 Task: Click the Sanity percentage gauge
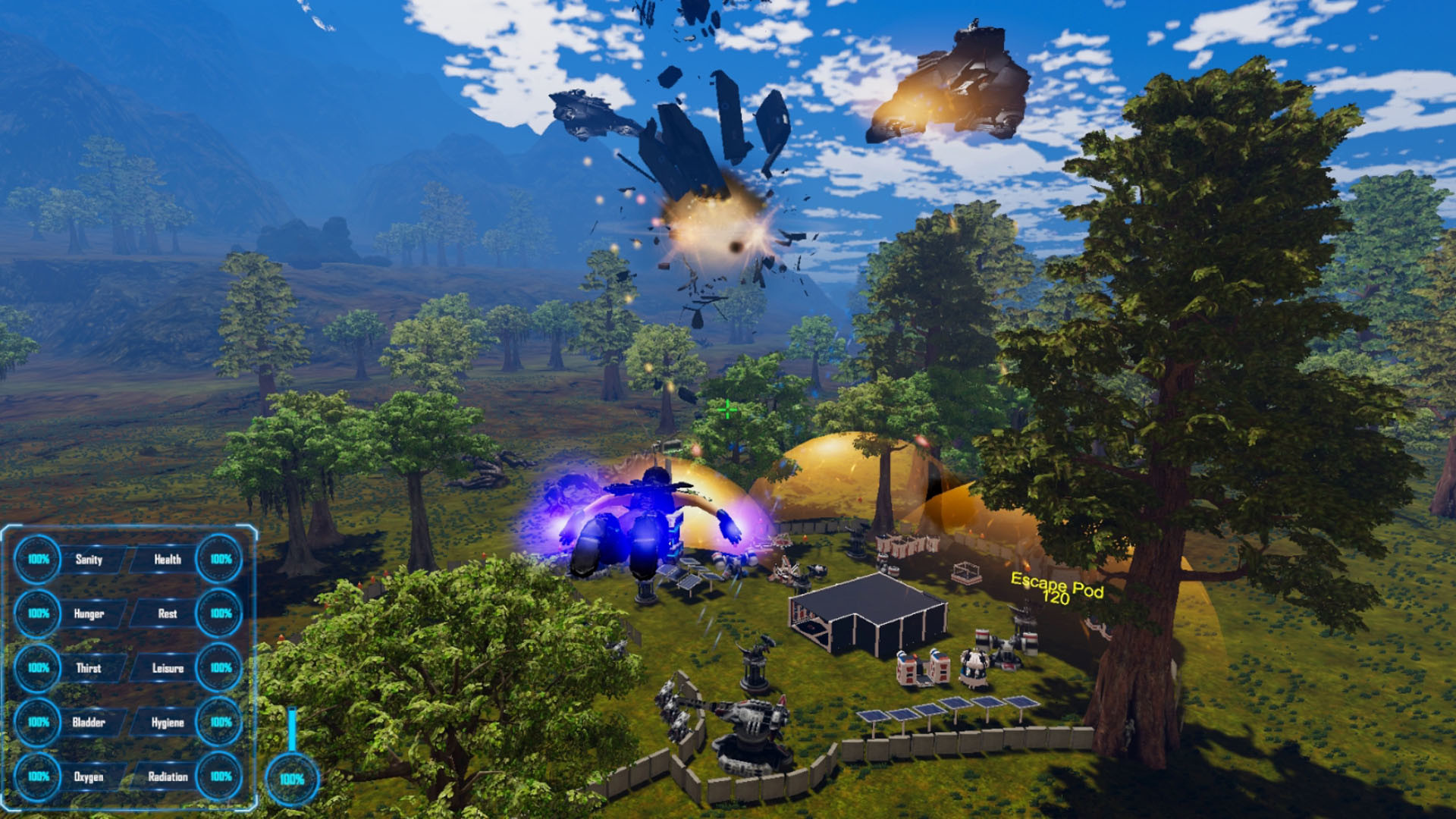pos(36,560)
